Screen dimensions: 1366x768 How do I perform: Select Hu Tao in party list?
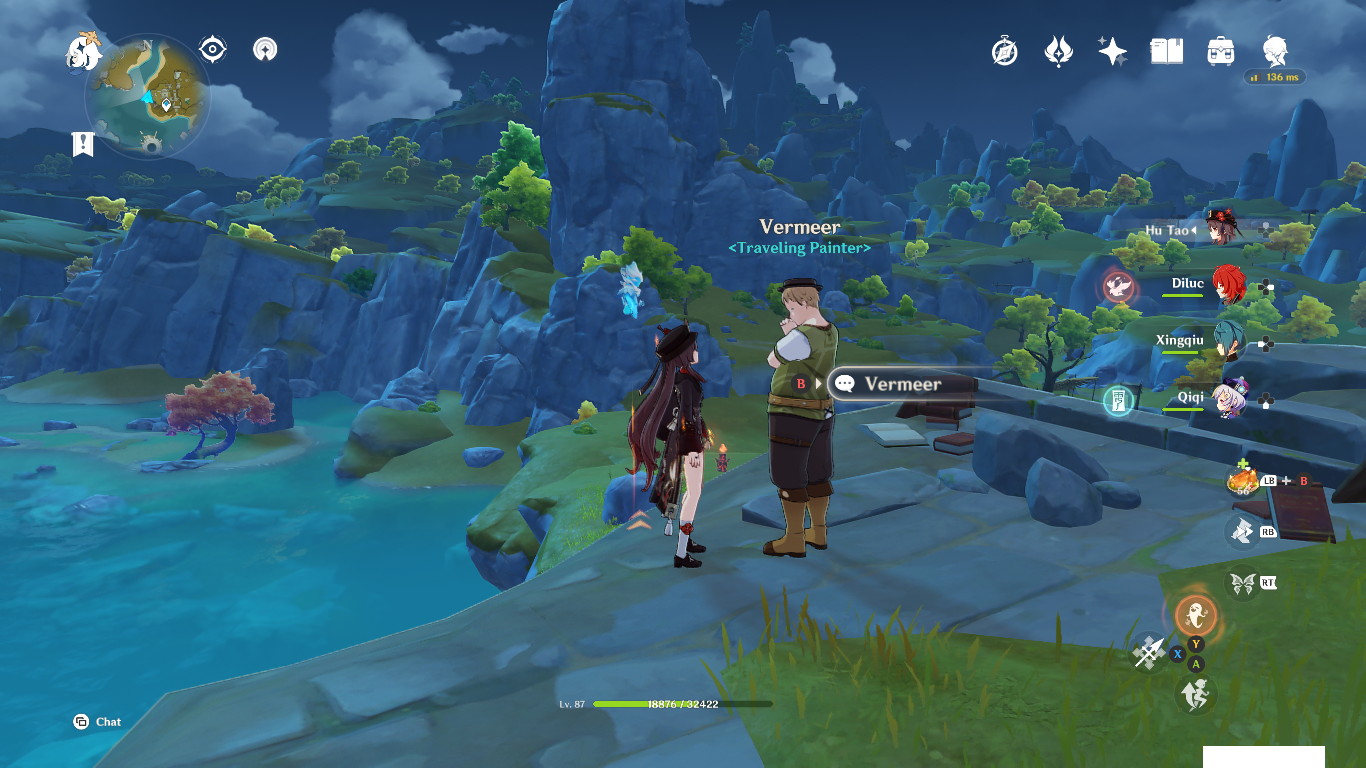[x=1220, y=230]
